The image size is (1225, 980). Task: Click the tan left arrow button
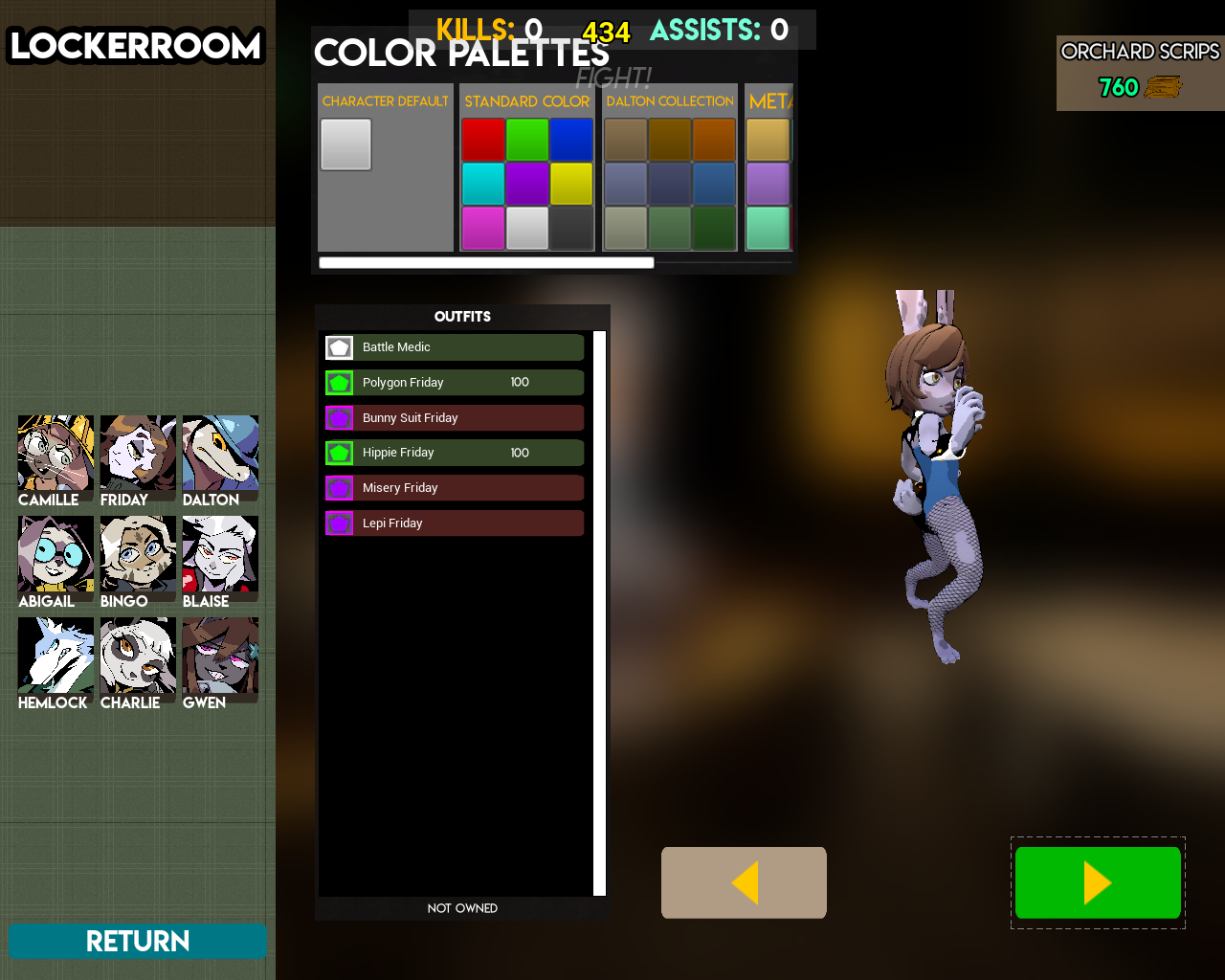744,882
